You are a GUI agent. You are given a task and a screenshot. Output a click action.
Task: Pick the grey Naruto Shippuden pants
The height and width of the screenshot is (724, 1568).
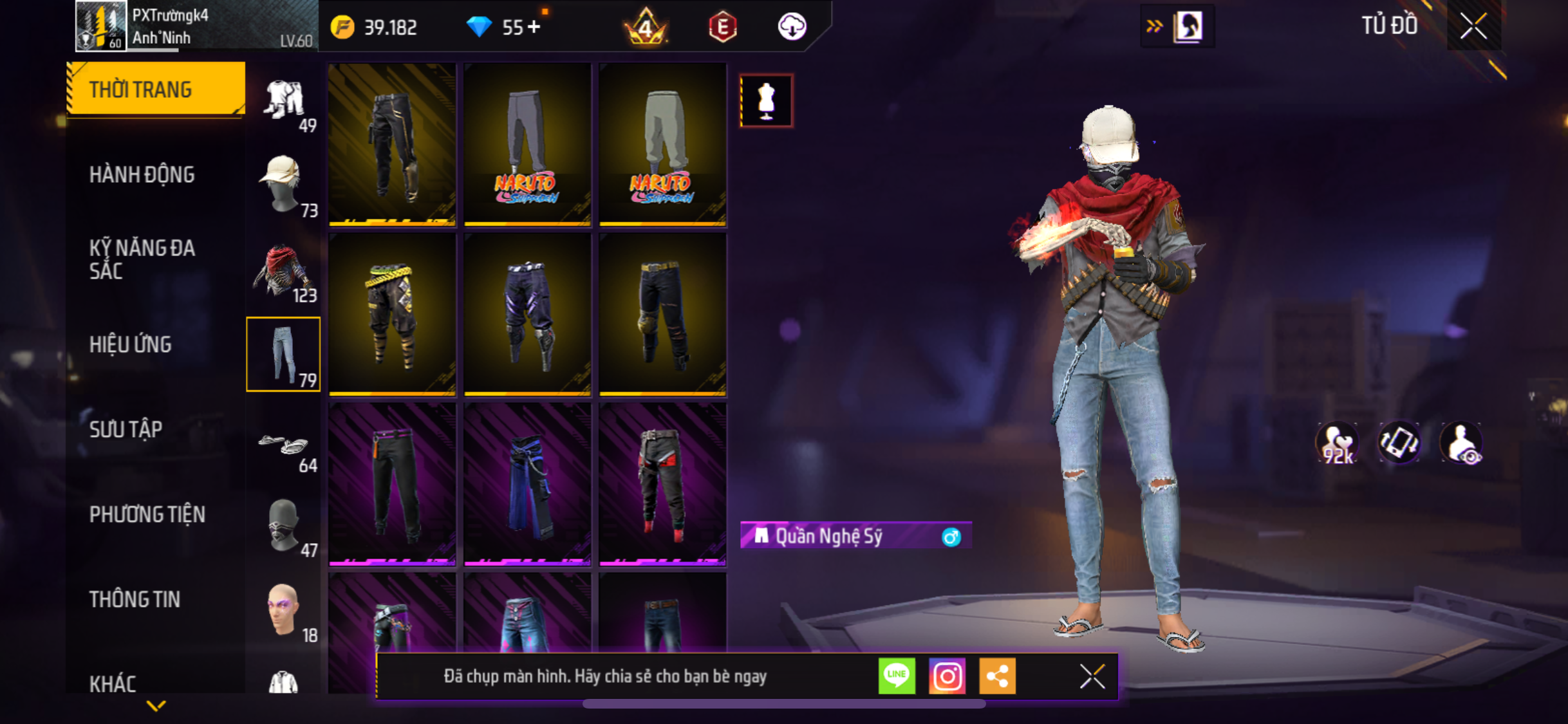pyautogui.click(x=527, y=145)
